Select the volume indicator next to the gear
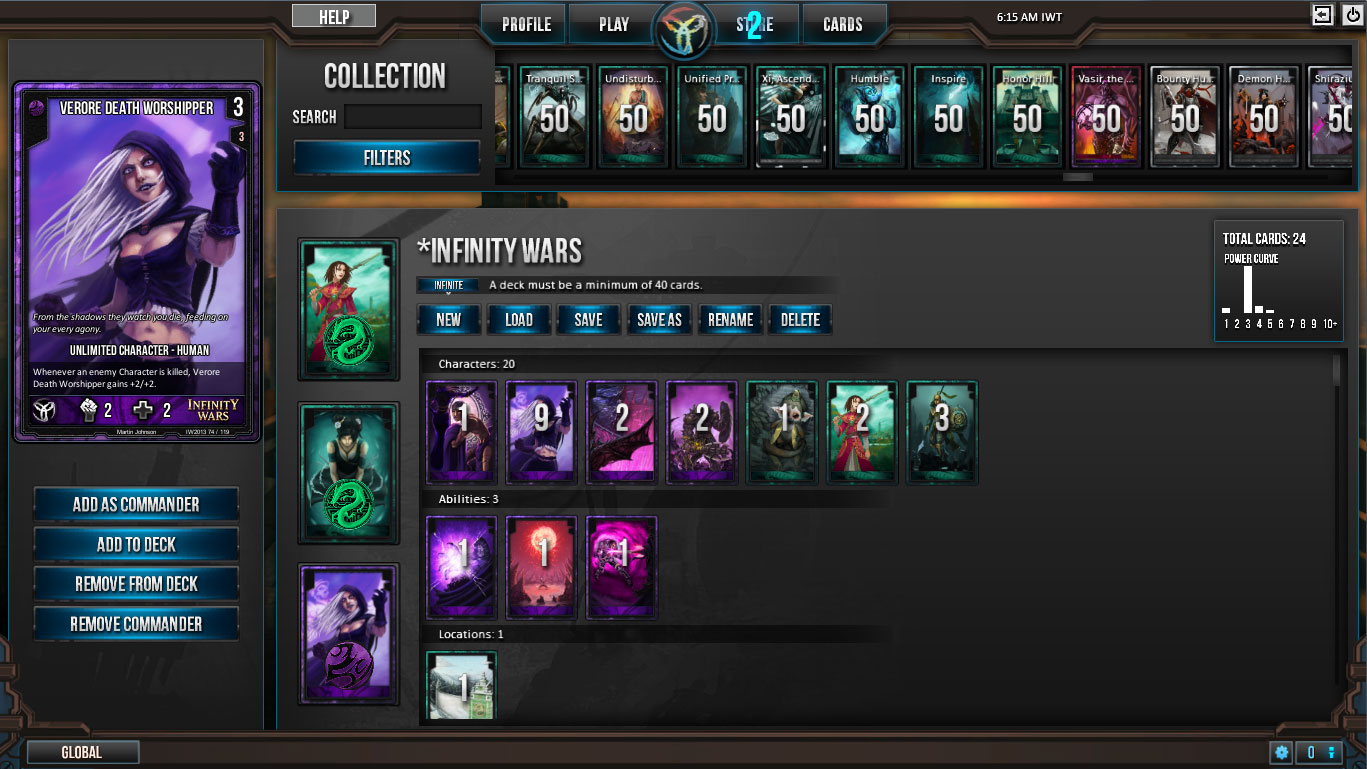The width and height of the screenshot is (1367, 769). tap(1317, 752)
